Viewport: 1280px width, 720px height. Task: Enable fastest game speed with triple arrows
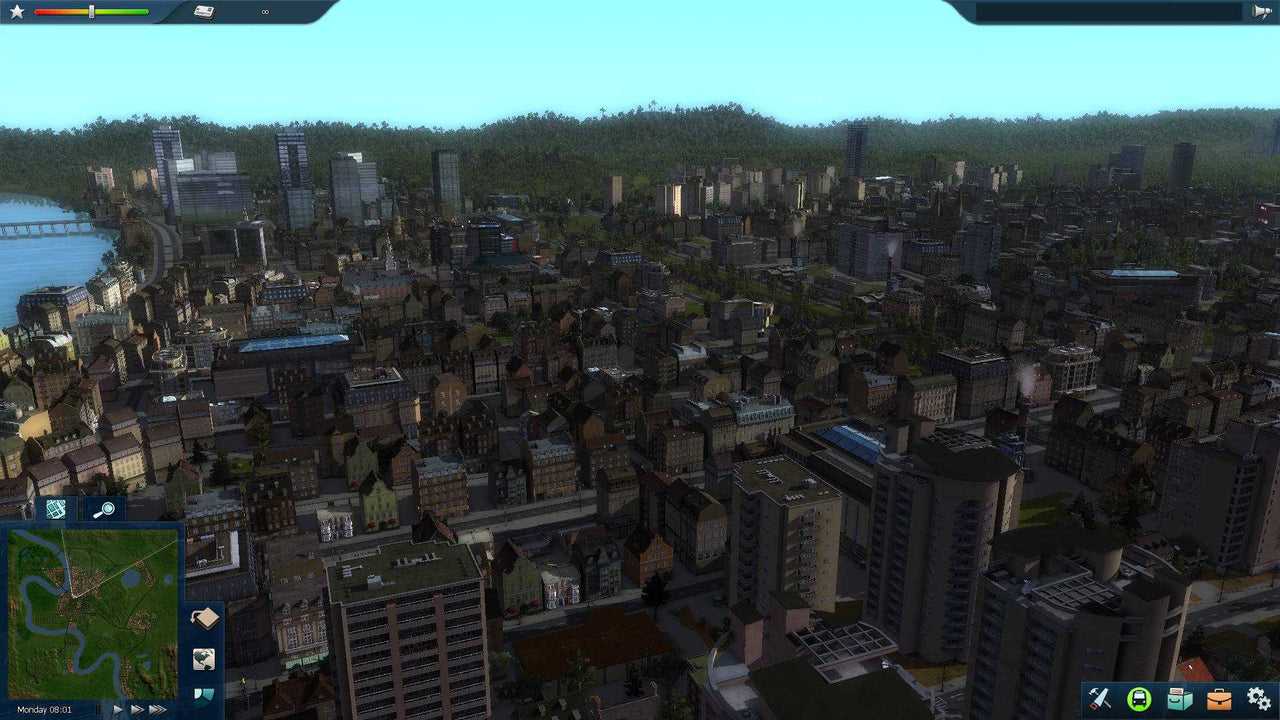coord(155,709)
